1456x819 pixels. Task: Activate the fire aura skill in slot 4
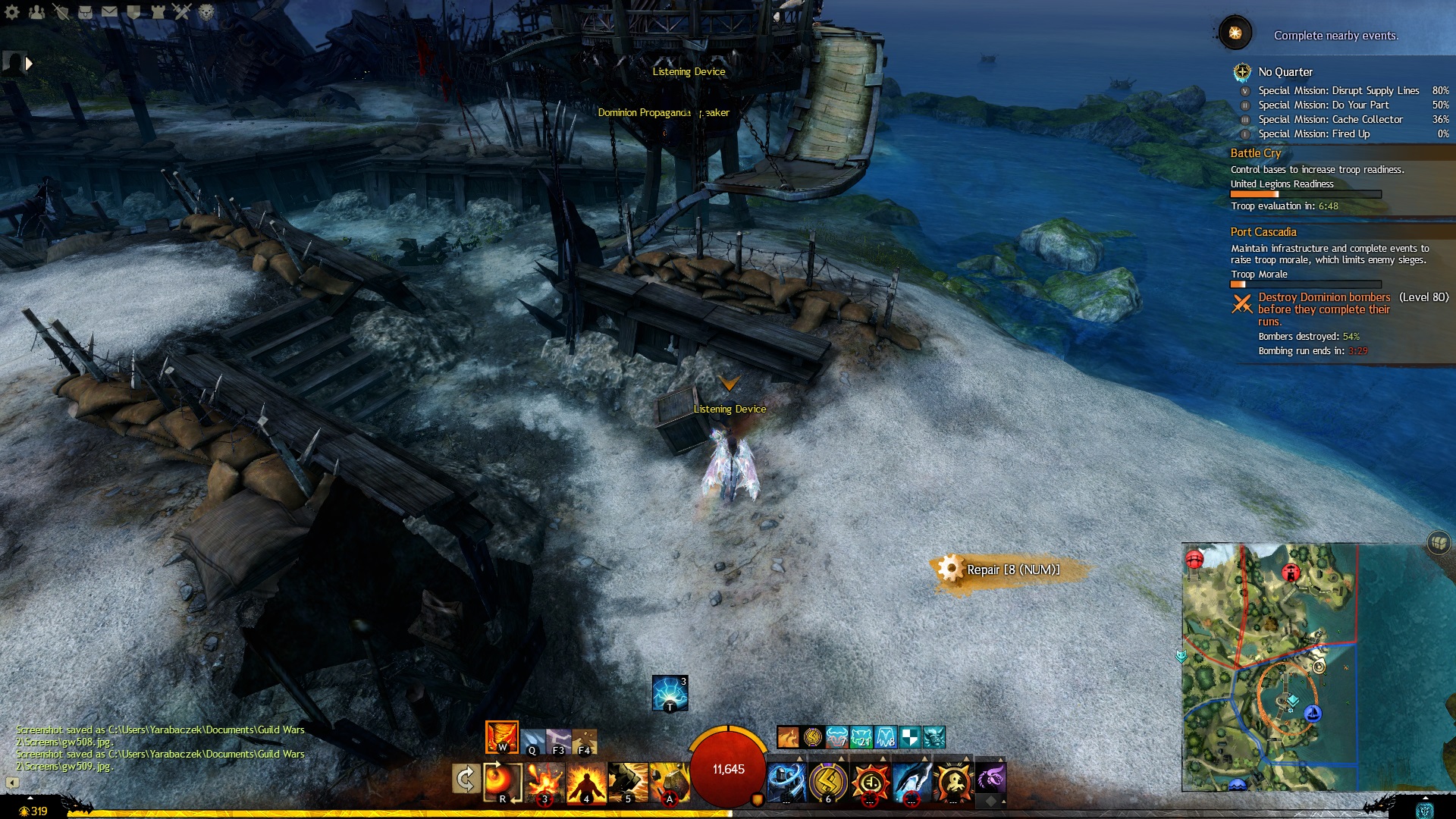pyautogui.click(x=585, y=782)
